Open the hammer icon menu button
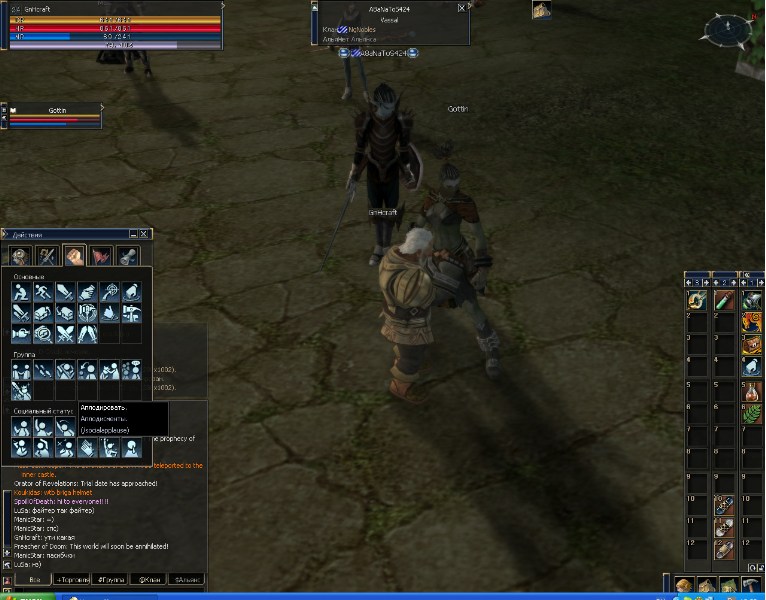 [752, 586]
